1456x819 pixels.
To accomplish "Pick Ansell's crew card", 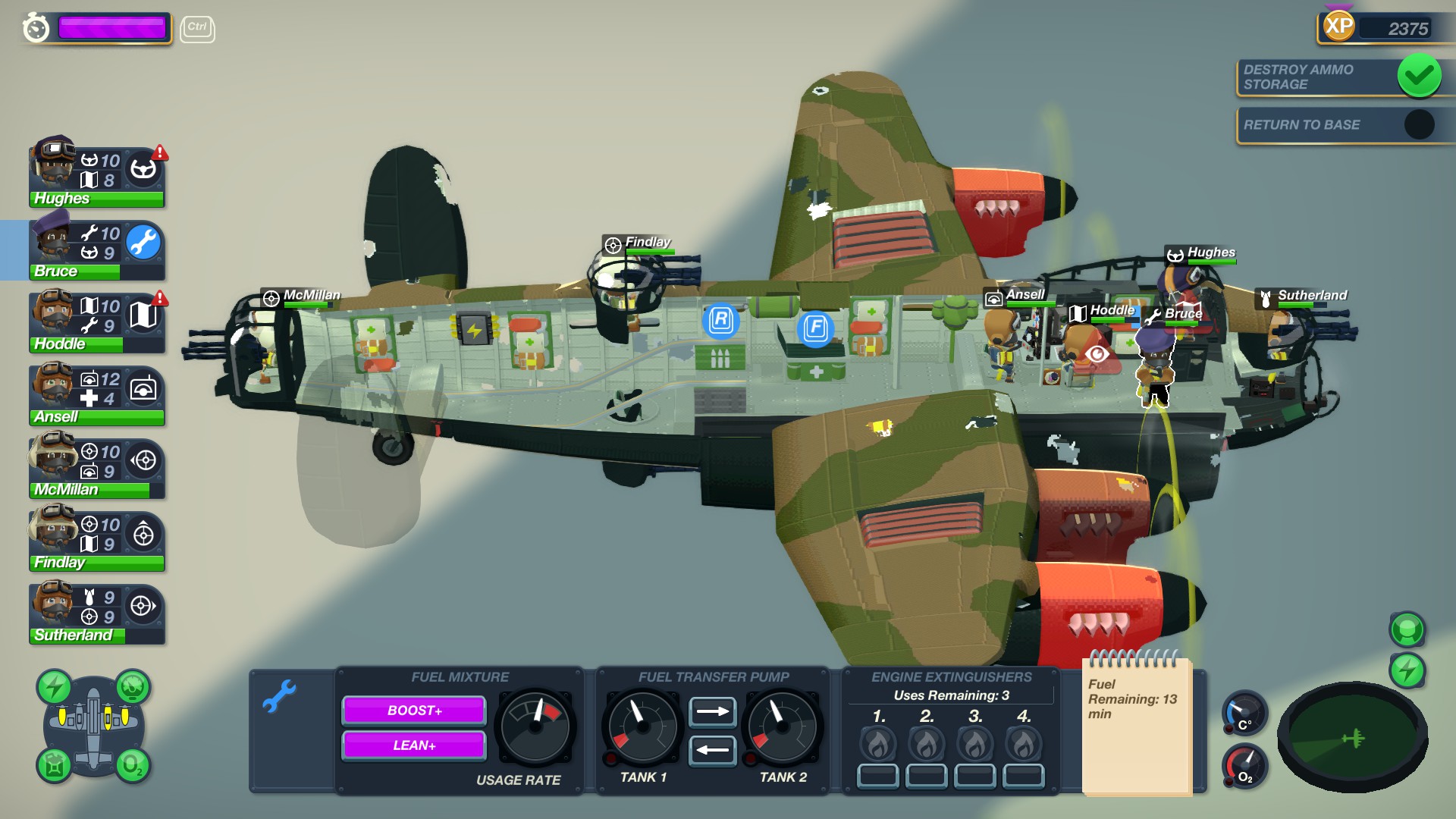I will pyautogui.click(x=55, y=387).
